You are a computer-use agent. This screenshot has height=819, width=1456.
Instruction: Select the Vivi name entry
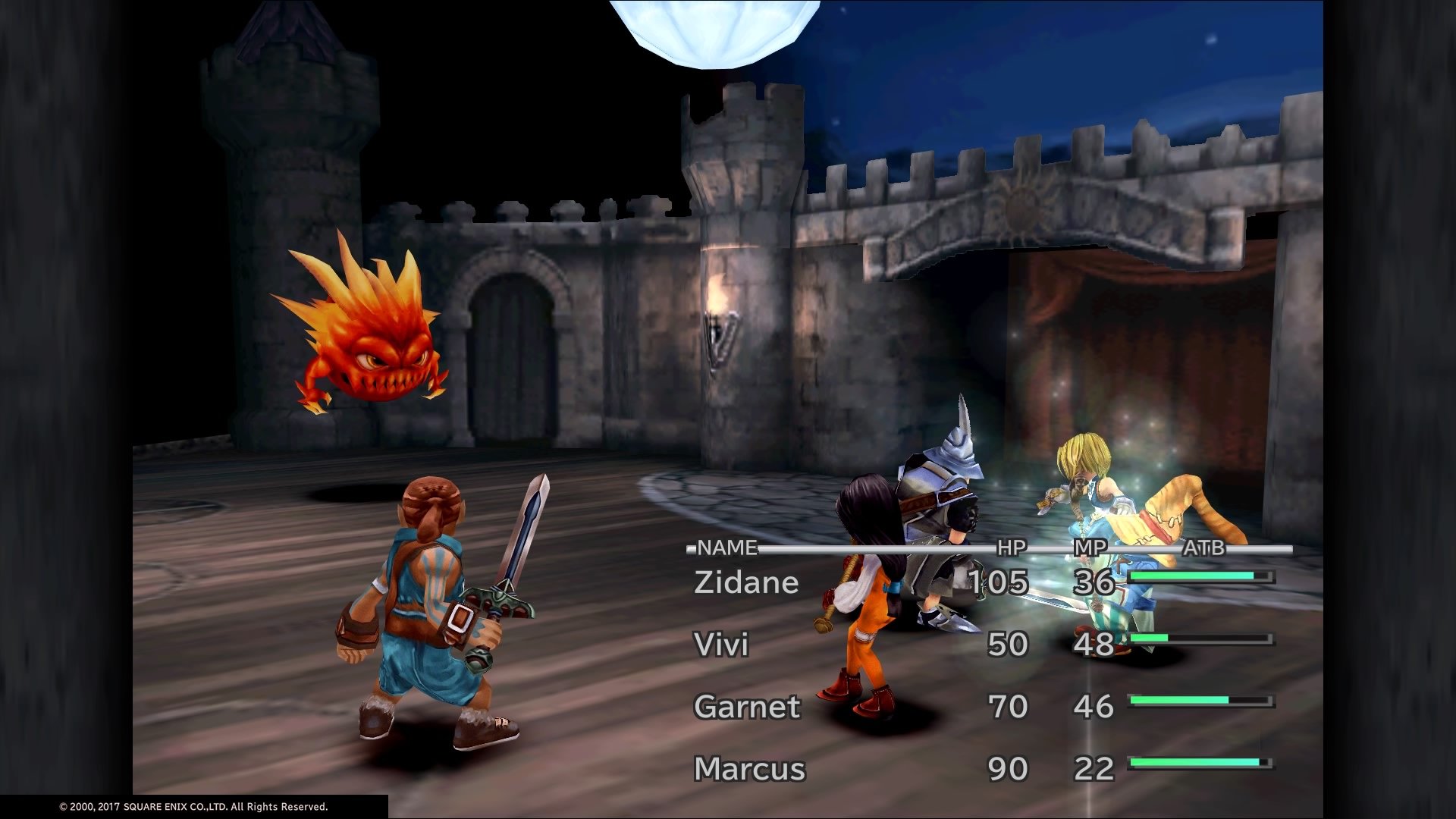(x=720, y=645)
